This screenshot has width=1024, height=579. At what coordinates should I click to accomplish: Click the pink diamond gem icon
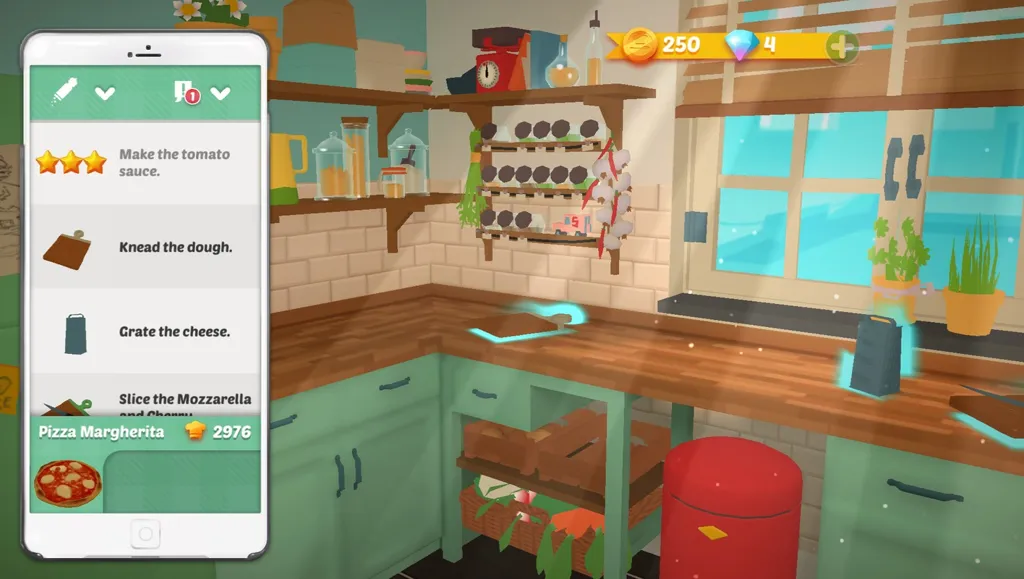point(741,45)
